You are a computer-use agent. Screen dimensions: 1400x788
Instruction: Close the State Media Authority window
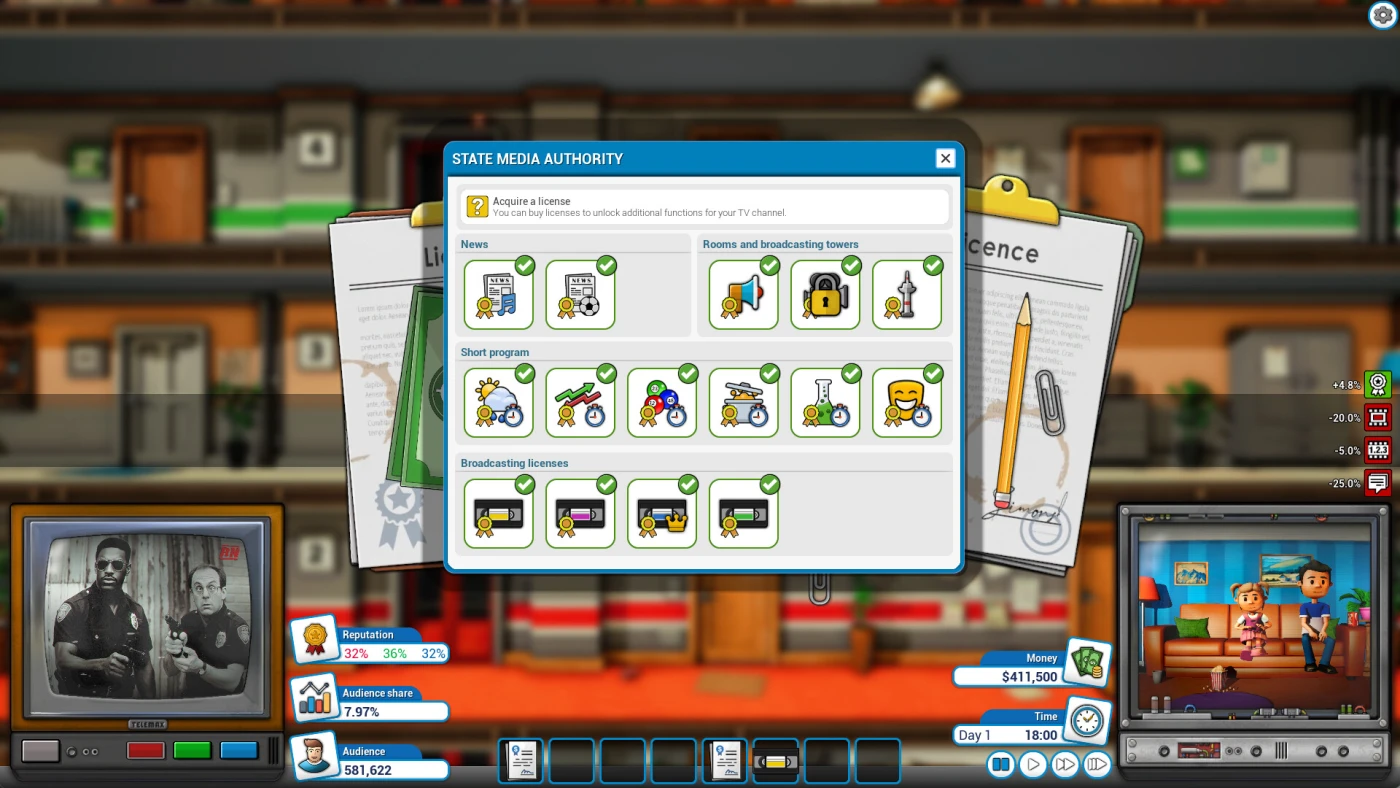(945, 158)
